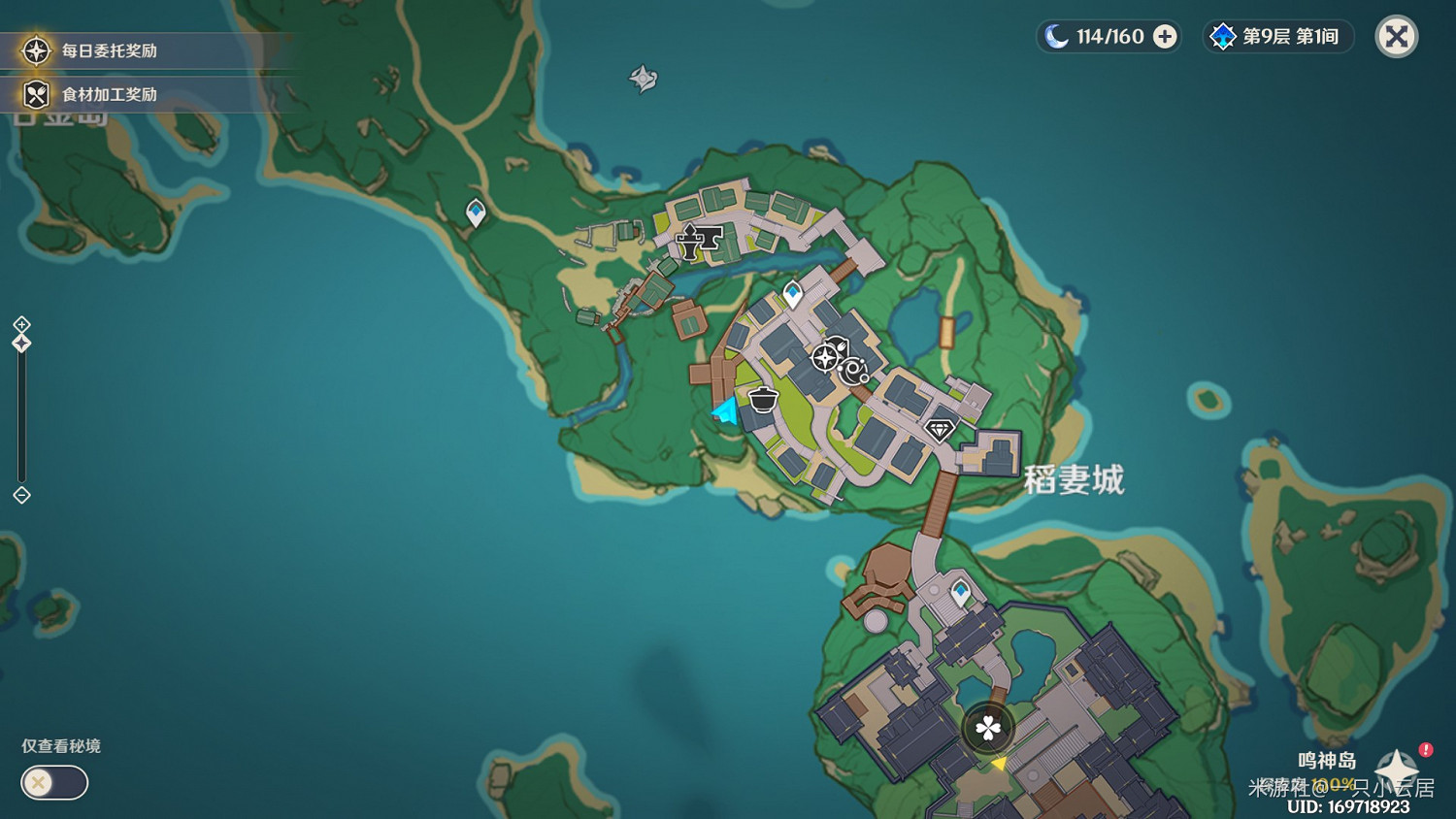The image size is (1456, 819).
Task: Select the daily commission rewards star icon
Action: tap(35, 50)
